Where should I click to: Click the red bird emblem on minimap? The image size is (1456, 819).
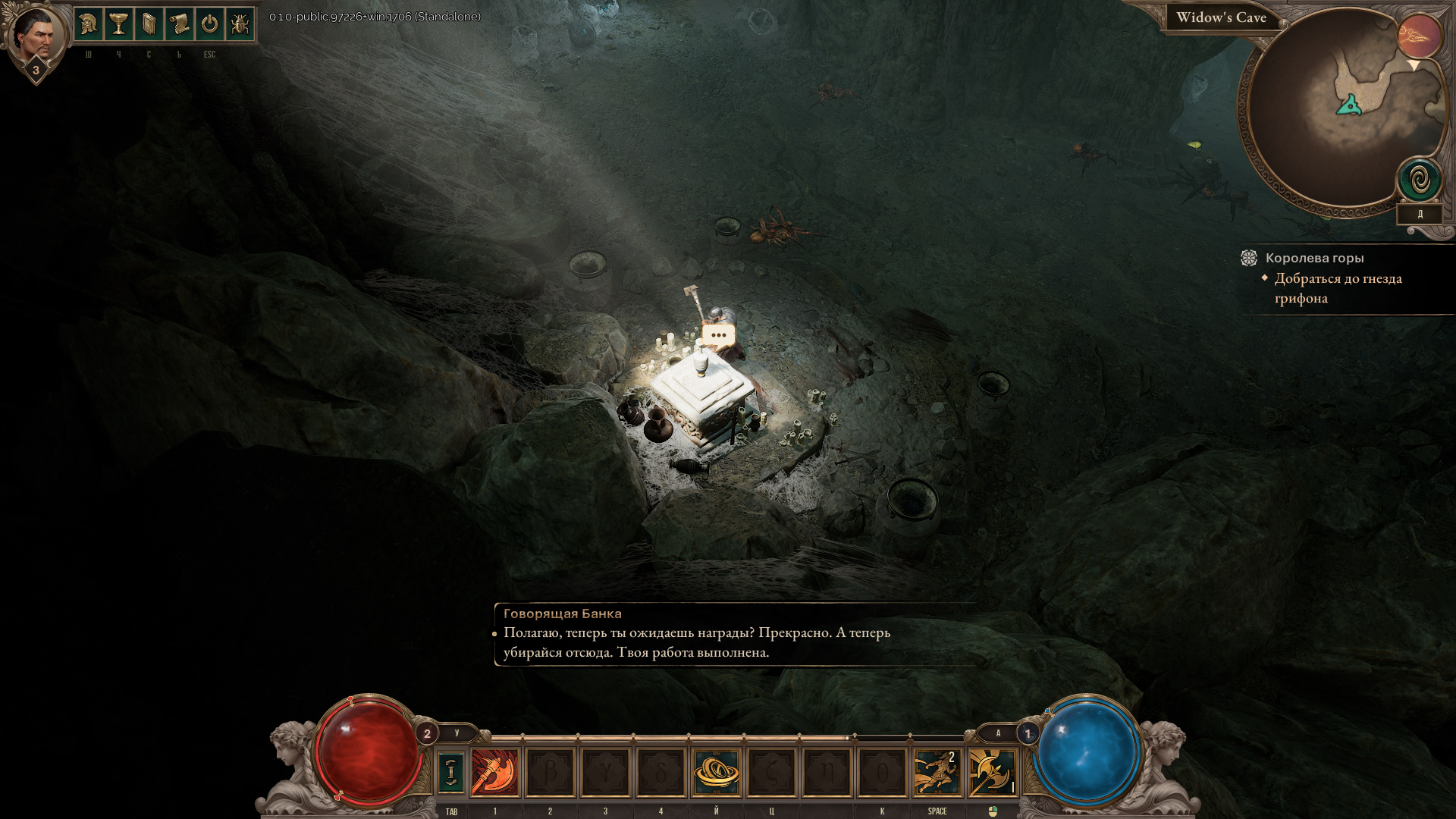pyautogui.click(x=1419, y=35)
